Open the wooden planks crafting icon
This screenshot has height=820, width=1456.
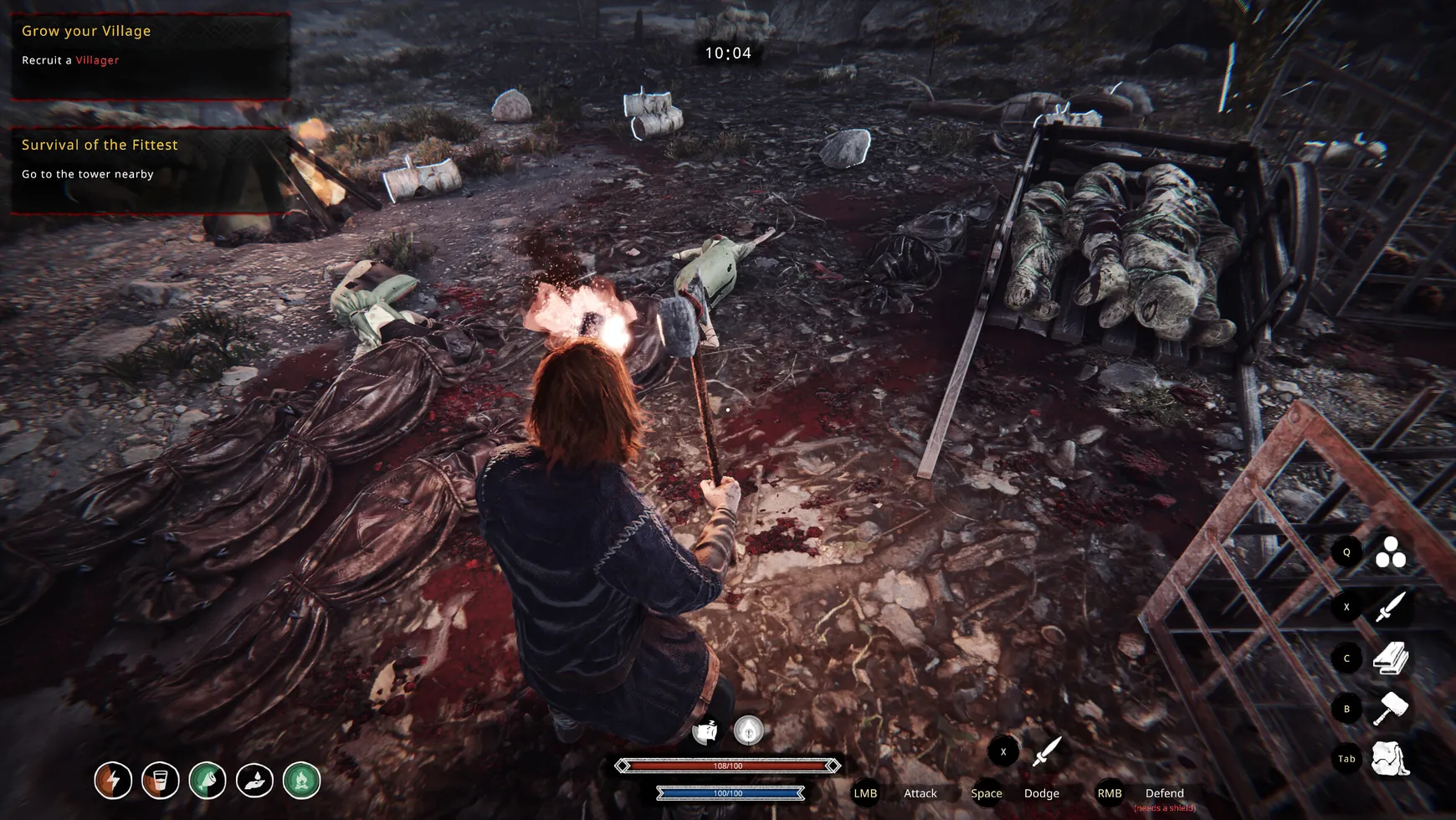tap(1391, 659)
